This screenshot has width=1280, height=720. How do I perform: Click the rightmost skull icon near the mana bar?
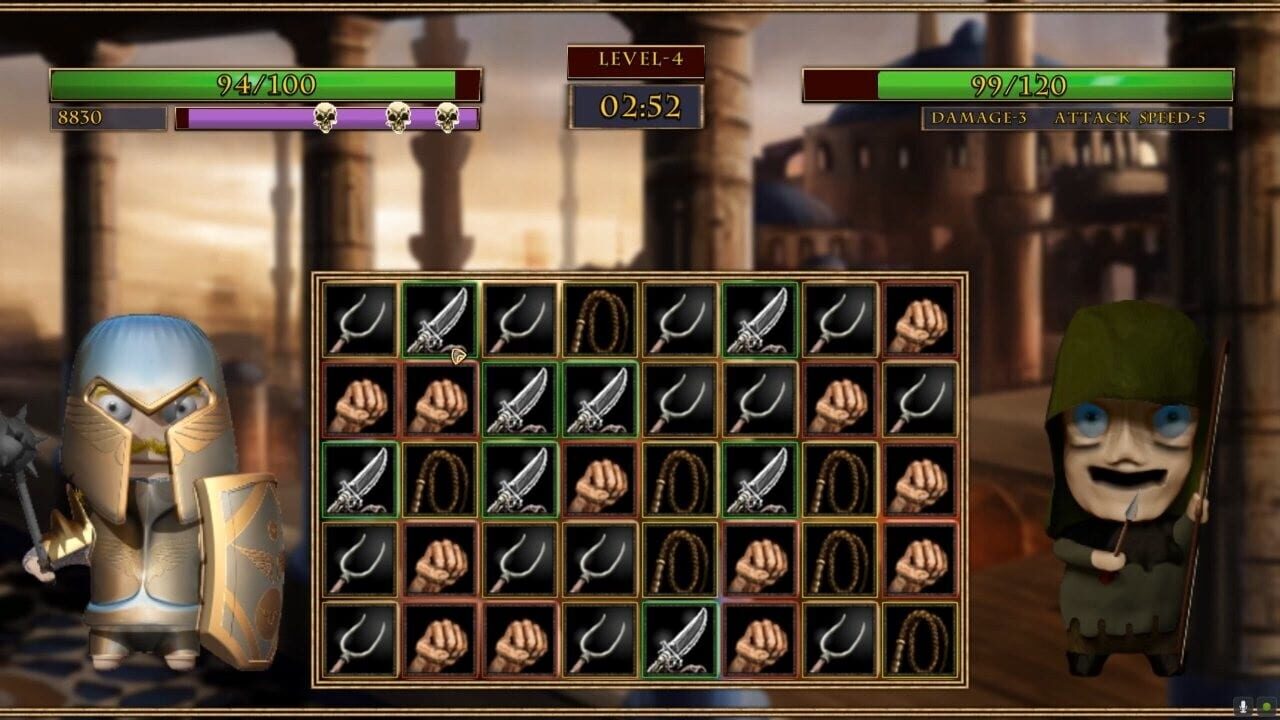(447, 117)
